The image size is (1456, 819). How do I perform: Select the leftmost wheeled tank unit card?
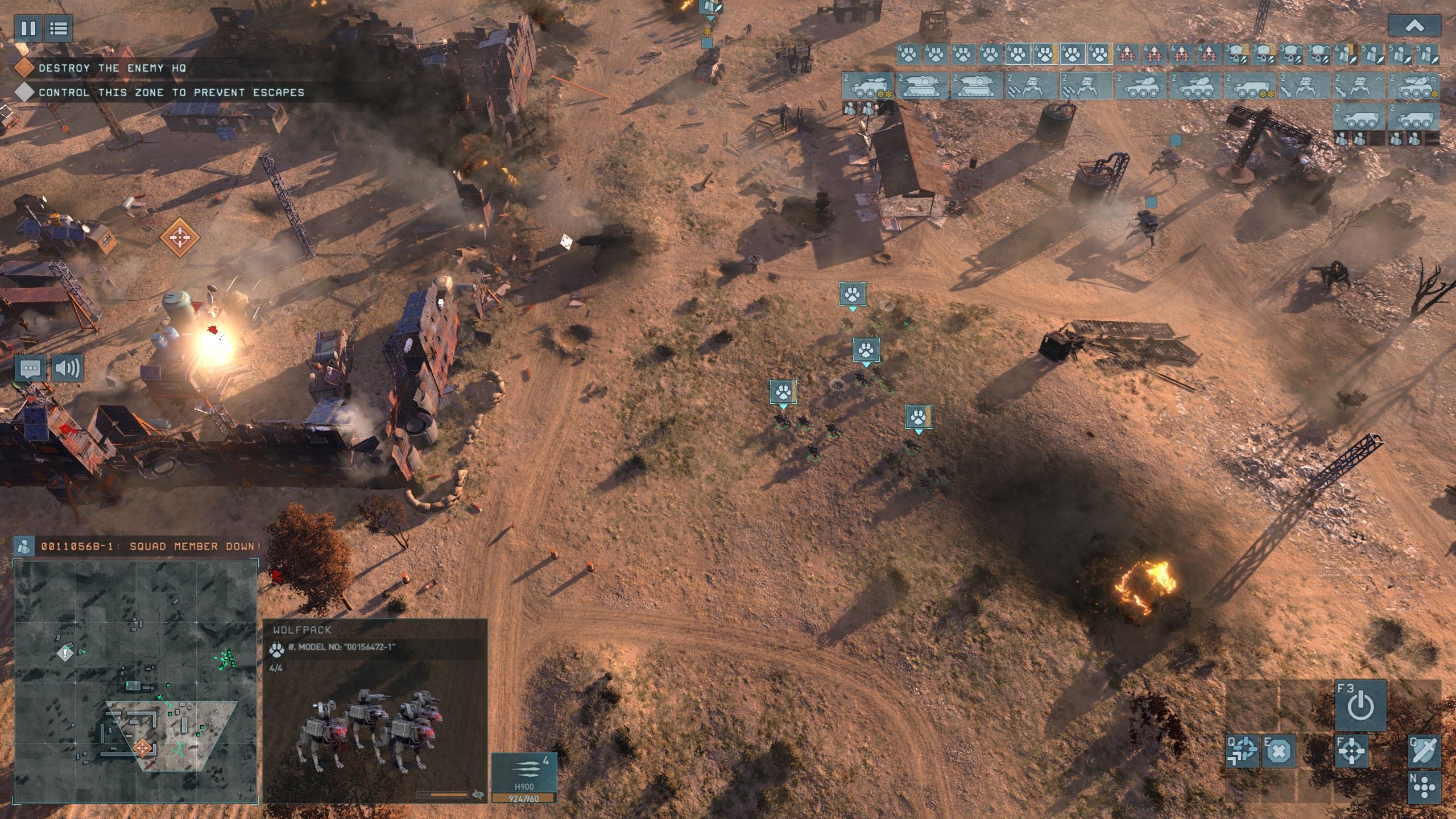coord(867,86)
